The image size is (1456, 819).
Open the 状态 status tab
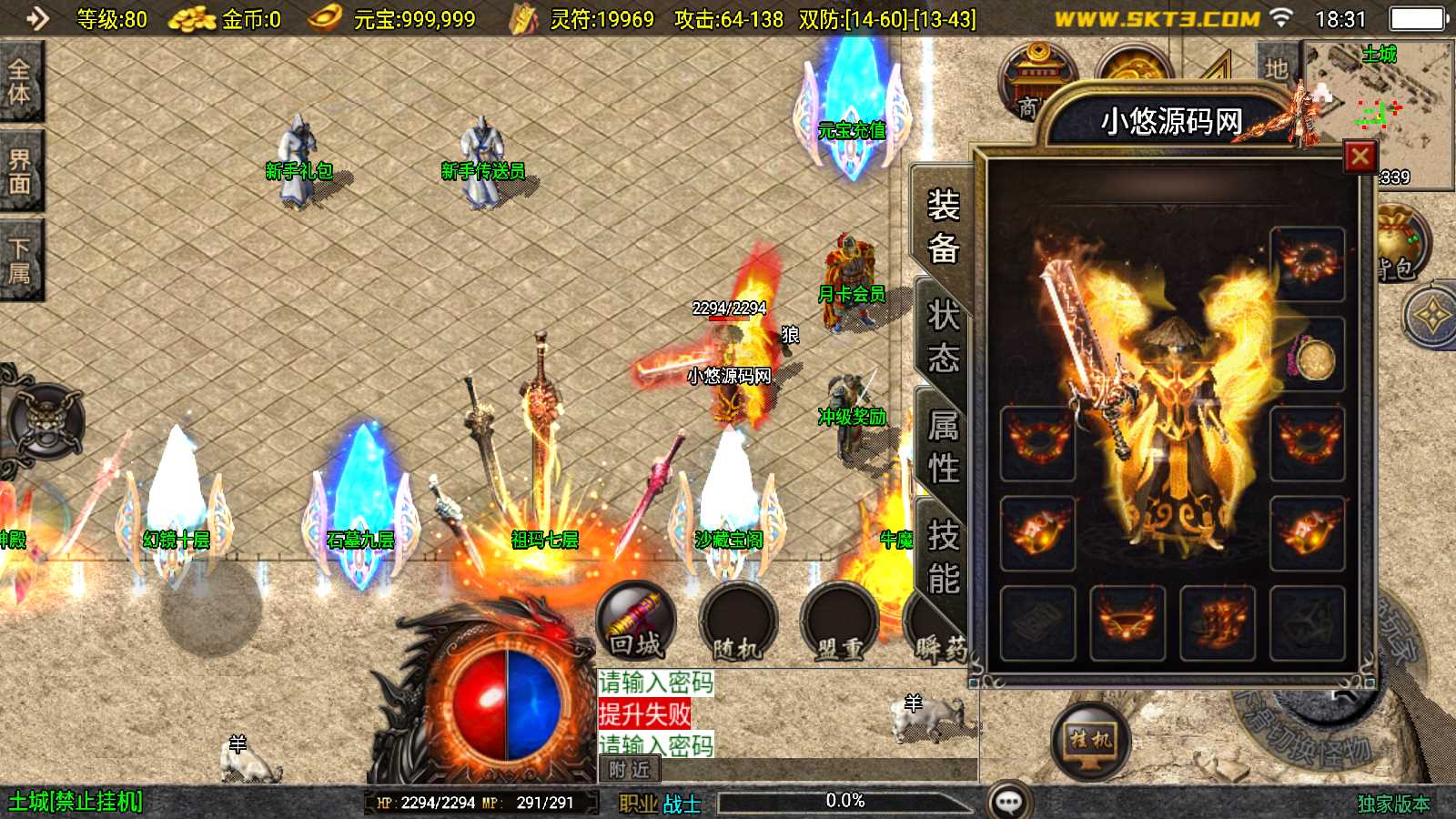[943, 337]
